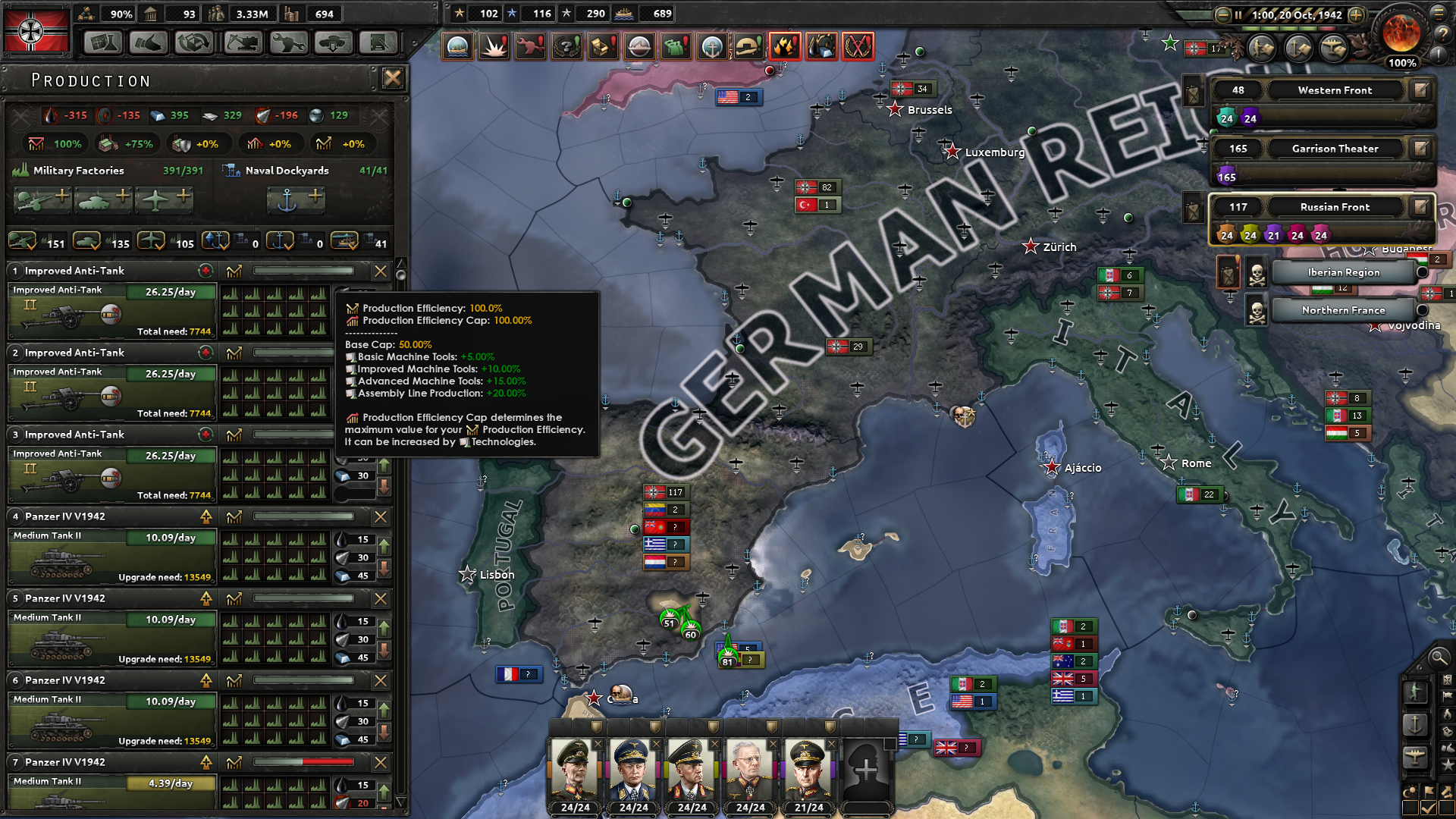Open the Construction menu
This screenshot has height=819, width=1456.
click(243, 42)
